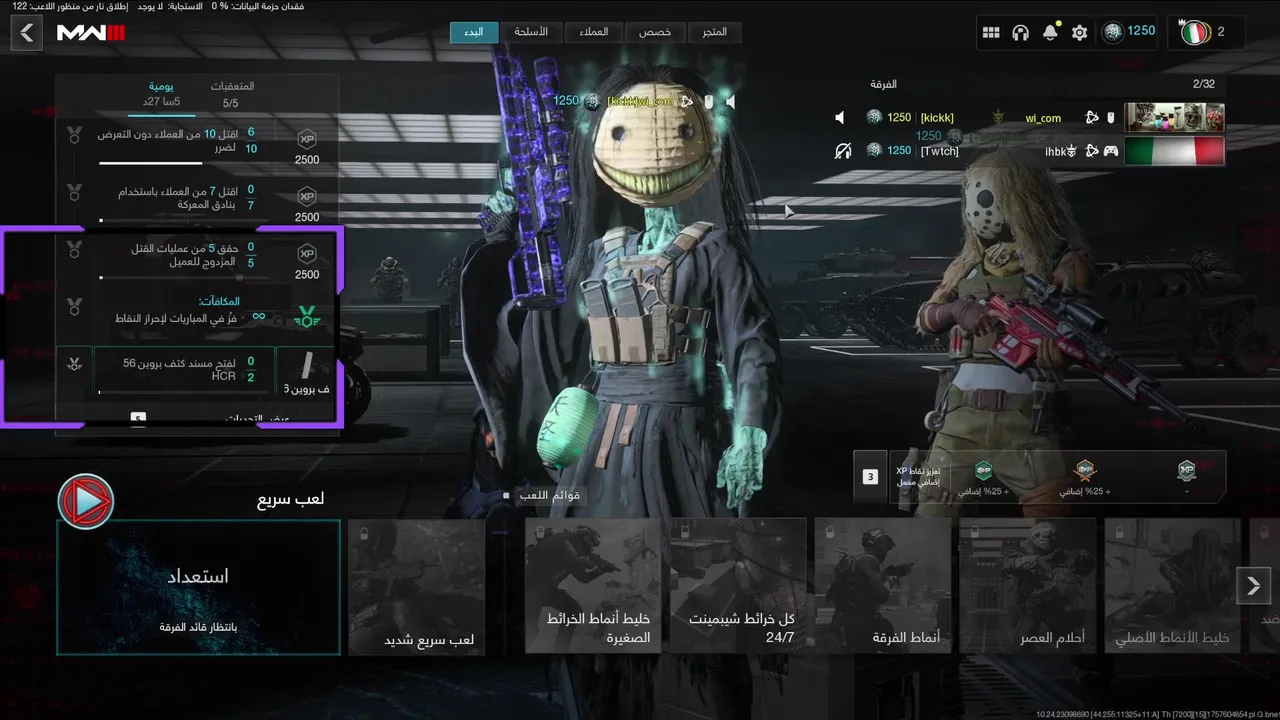Viewport: 1280px width, 720px height.
Task: Show the المتعقبات tracked challenges tab
Action: tap(231, 94)
